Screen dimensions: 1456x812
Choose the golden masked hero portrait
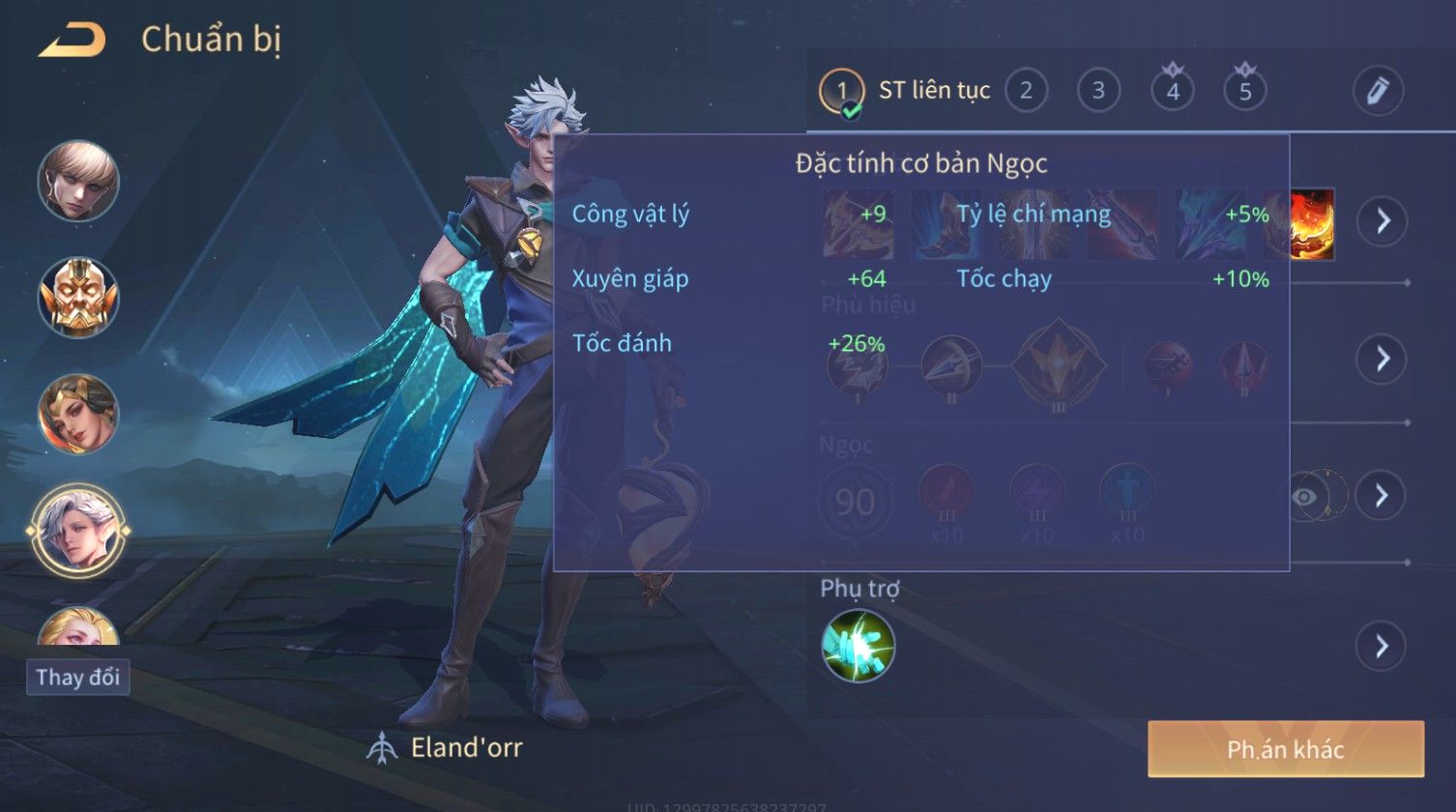(x=78, y=297)
